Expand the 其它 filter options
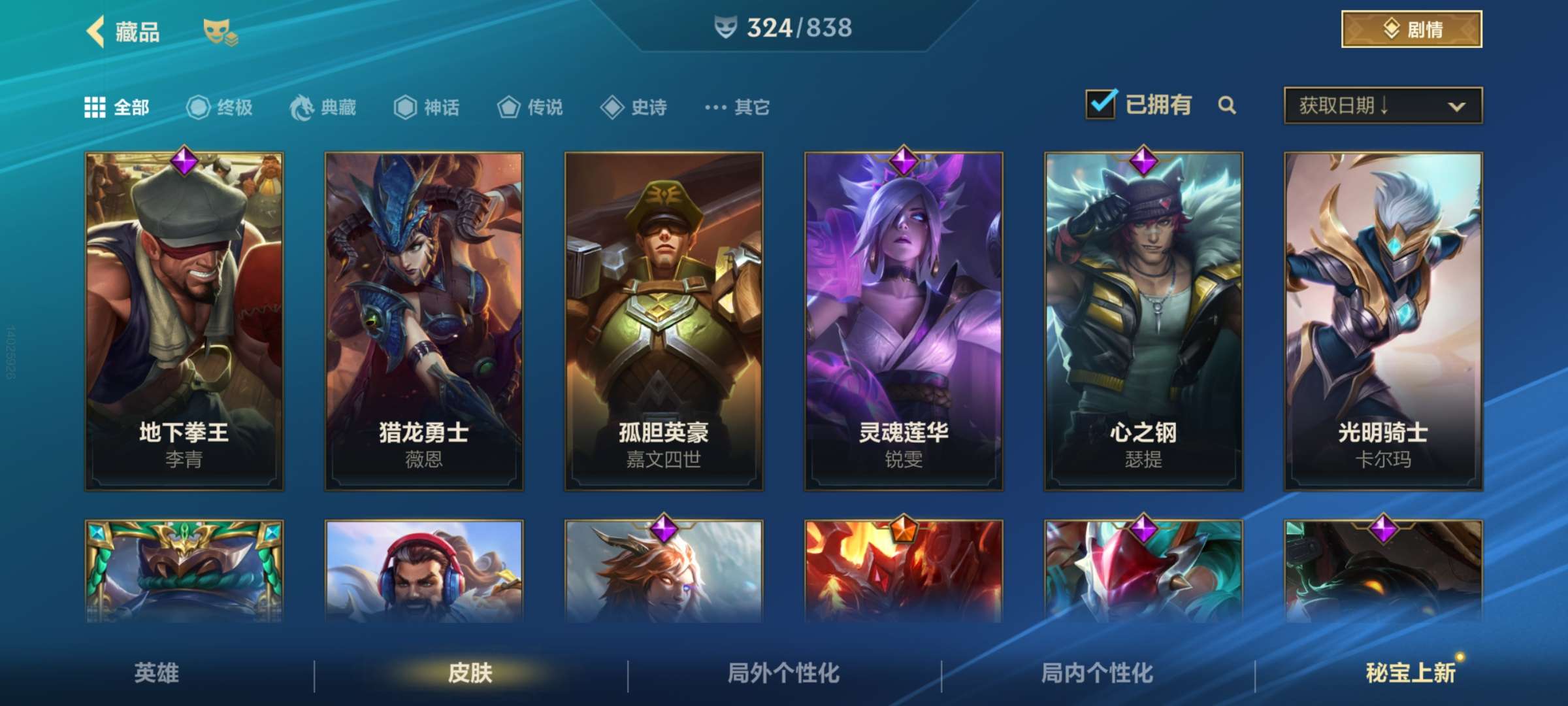 733,107
